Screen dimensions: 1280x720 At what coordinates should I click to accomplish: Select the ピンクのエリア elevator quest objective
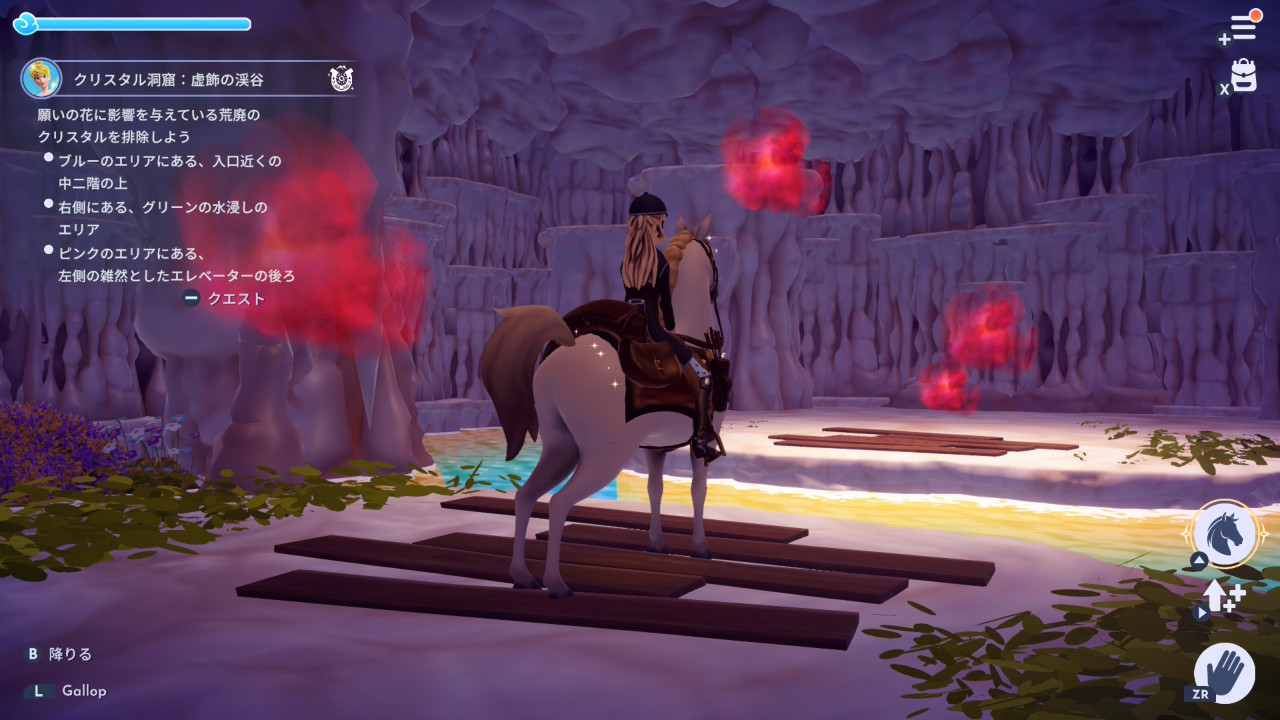click(x=175, y=264)
